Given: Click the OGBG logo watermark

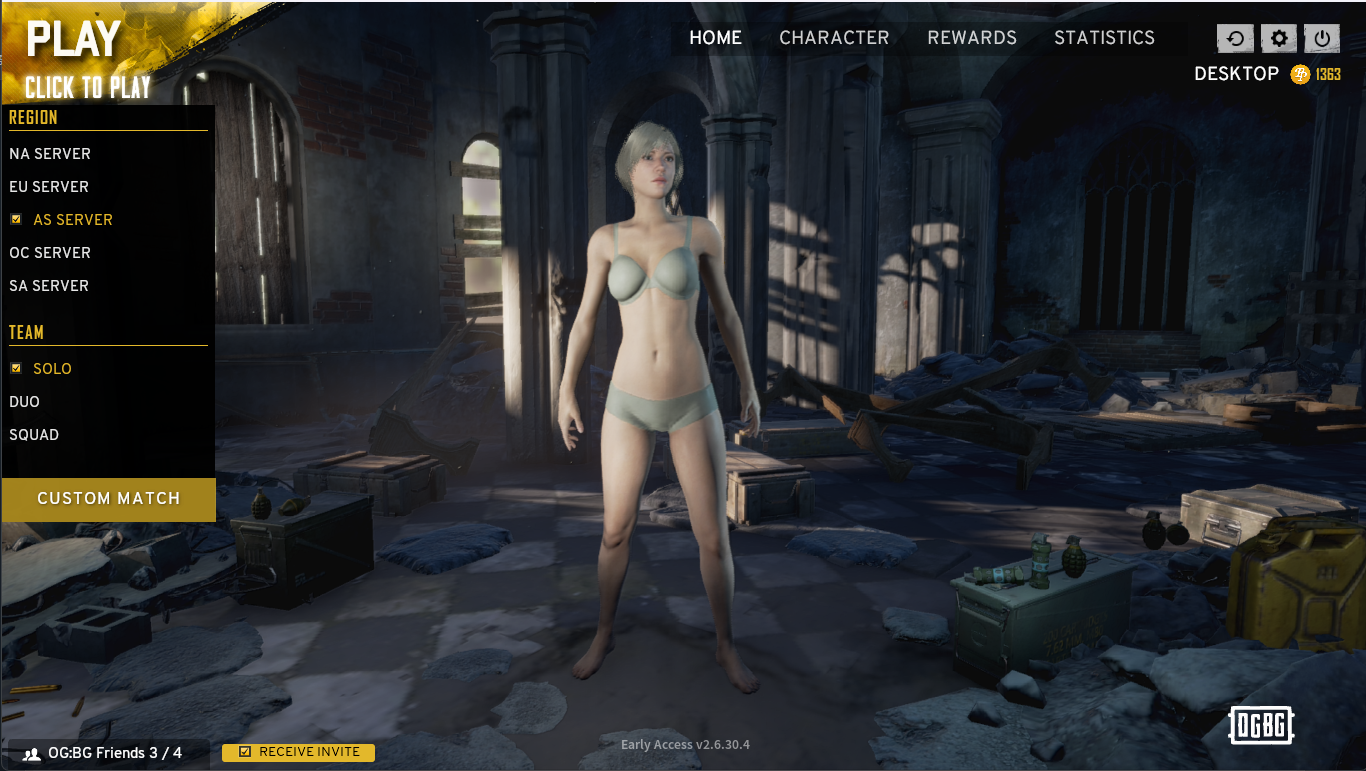Looking at the screenshot, I should (x=1261, y=726).
